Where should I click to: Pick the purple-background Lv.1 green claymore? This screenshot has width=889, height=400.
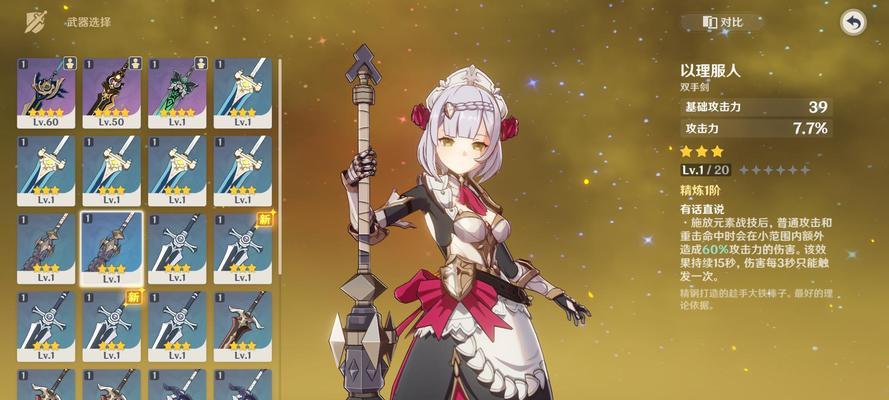[x=177, y=91]
